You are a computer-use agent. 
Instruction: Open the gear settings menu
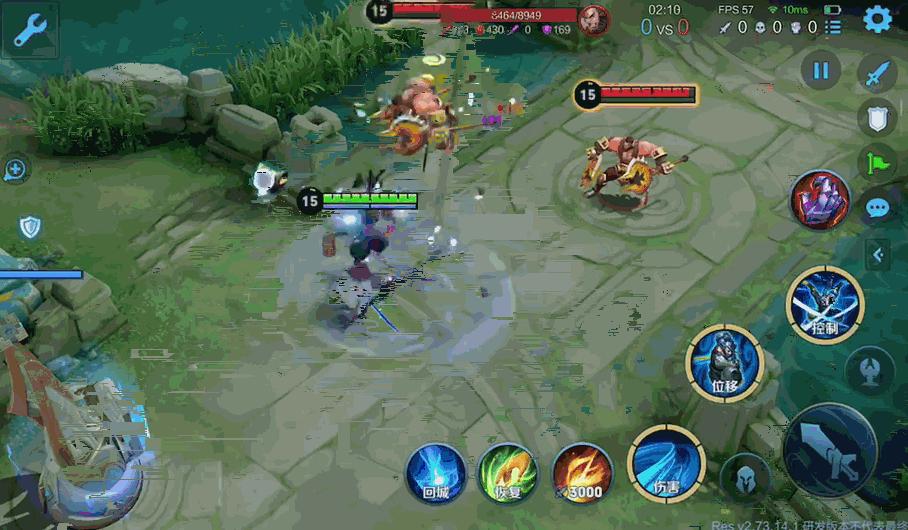pos(877,18)
